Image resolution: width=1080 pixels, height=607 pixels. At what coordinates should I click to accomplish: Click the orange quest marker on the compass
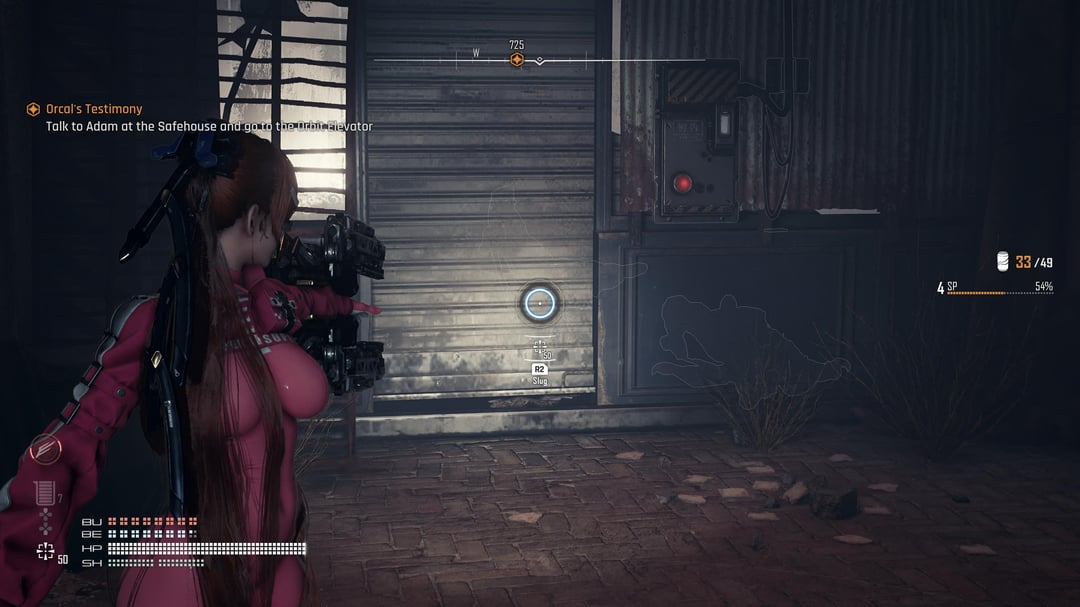517,60
